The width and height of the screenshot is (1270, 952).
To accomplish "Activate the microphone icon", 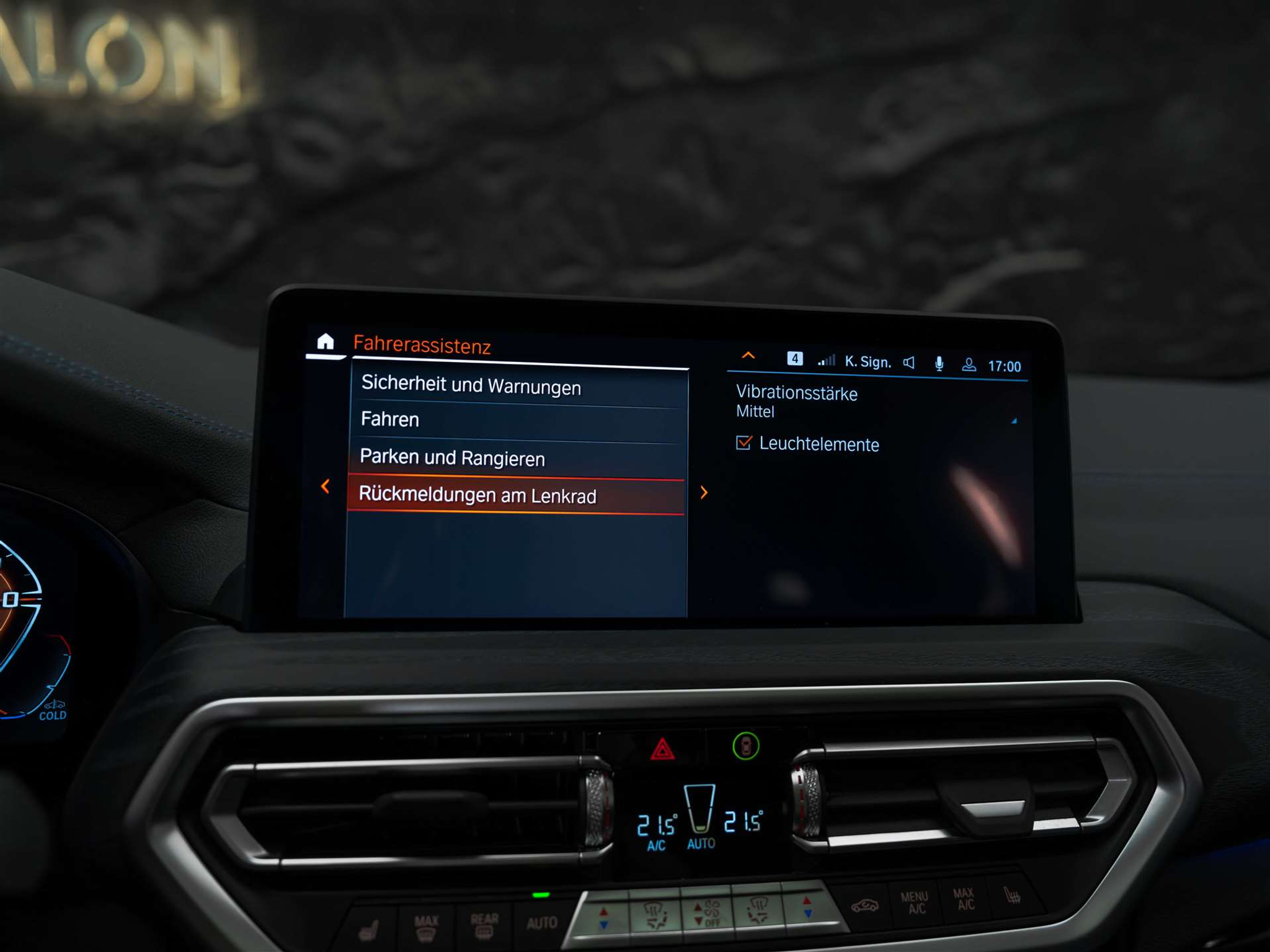I will (x=939, y=364).
